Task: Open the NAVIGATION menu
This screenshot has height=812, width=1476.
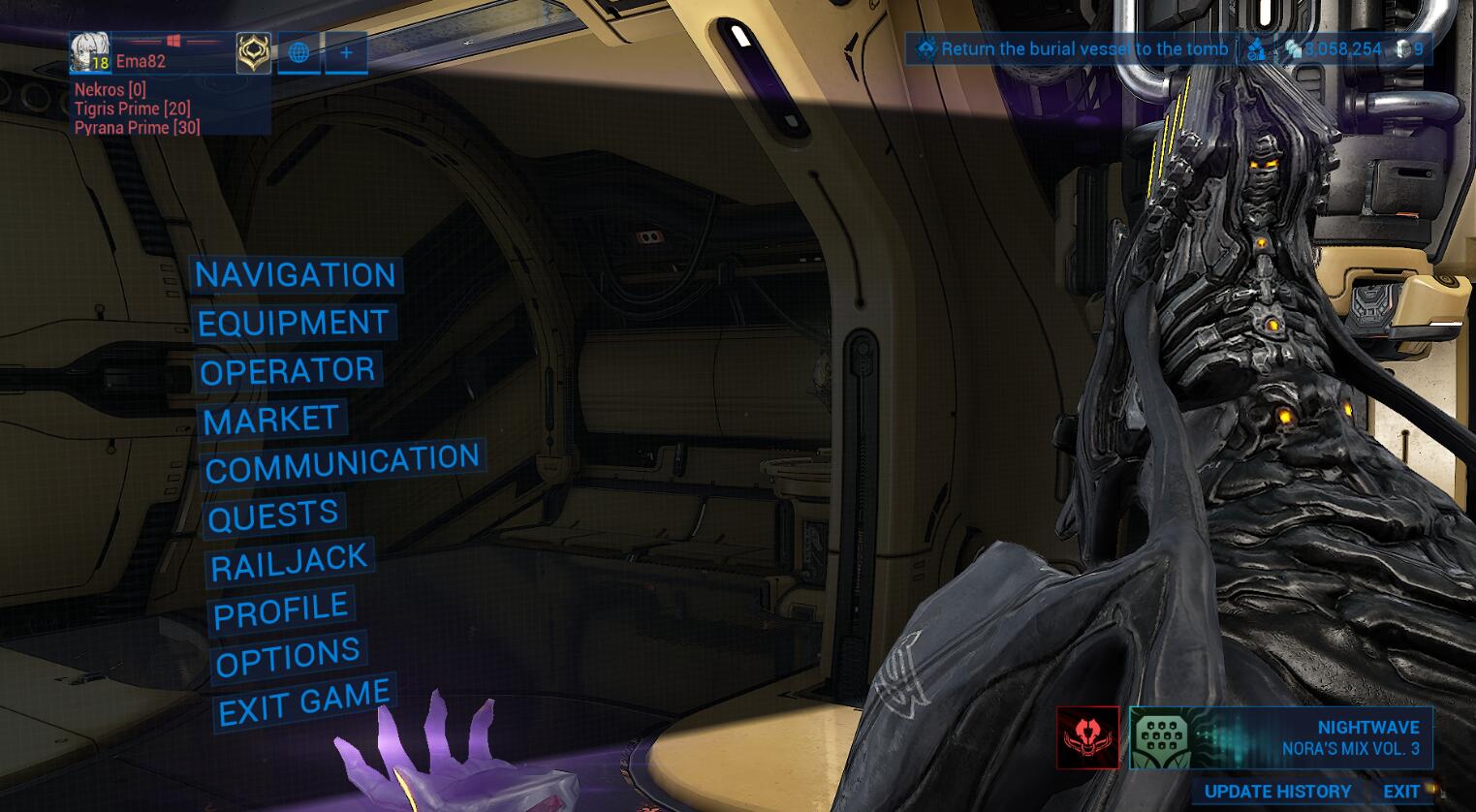Action: 295,275
